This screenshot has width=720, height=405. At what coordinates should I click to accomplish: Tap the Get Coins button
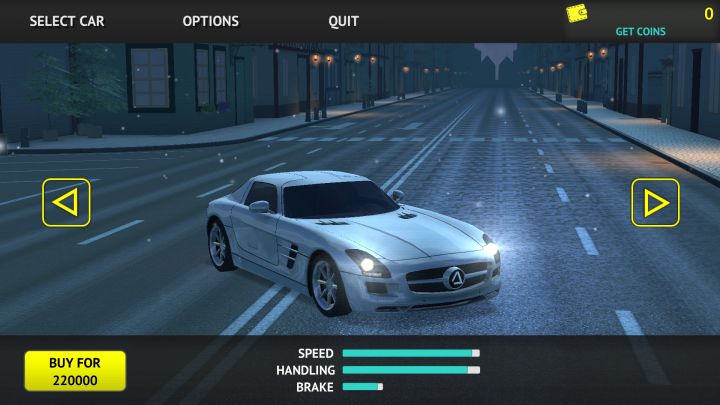click(x=640, y=31)
